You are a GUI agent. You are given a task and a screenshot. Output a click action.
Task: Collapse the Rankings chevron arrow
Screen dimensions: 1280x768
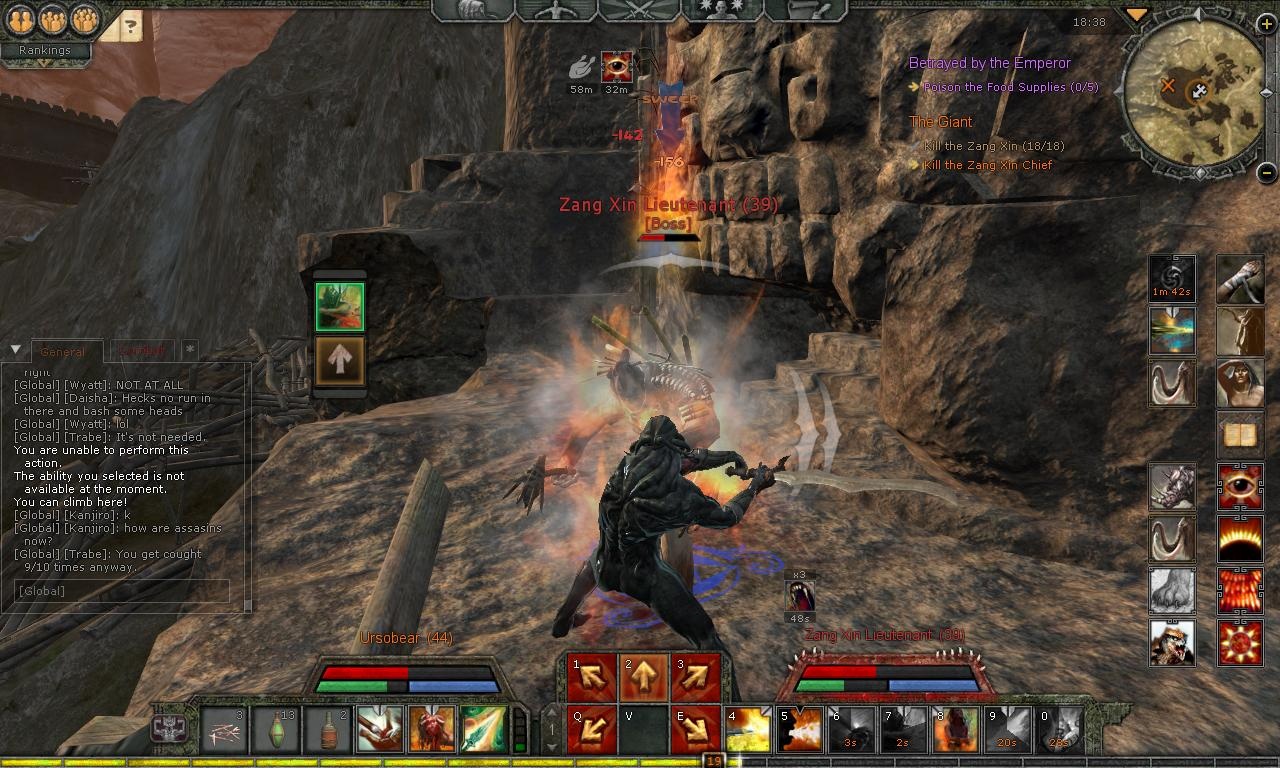pyautogui.click(x=44, y=63)
